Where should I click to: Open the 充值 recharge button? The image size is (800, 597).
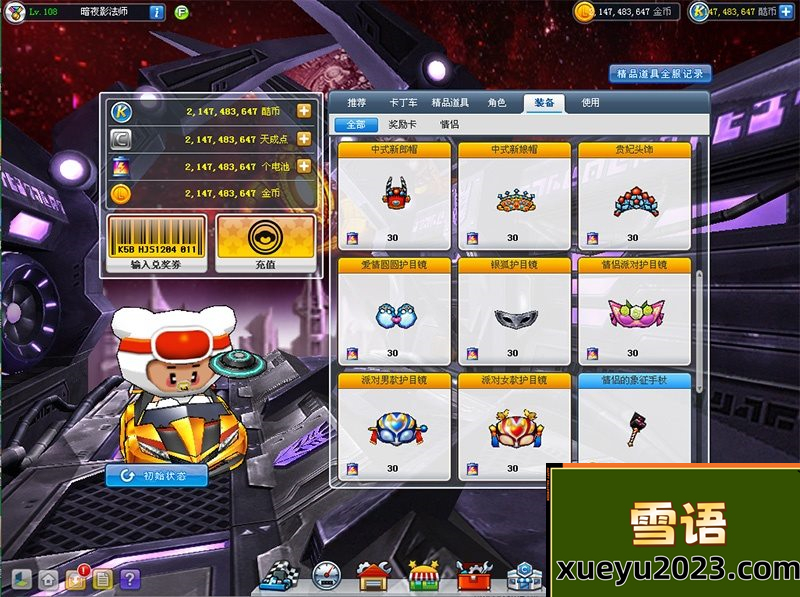pos(265,244)
